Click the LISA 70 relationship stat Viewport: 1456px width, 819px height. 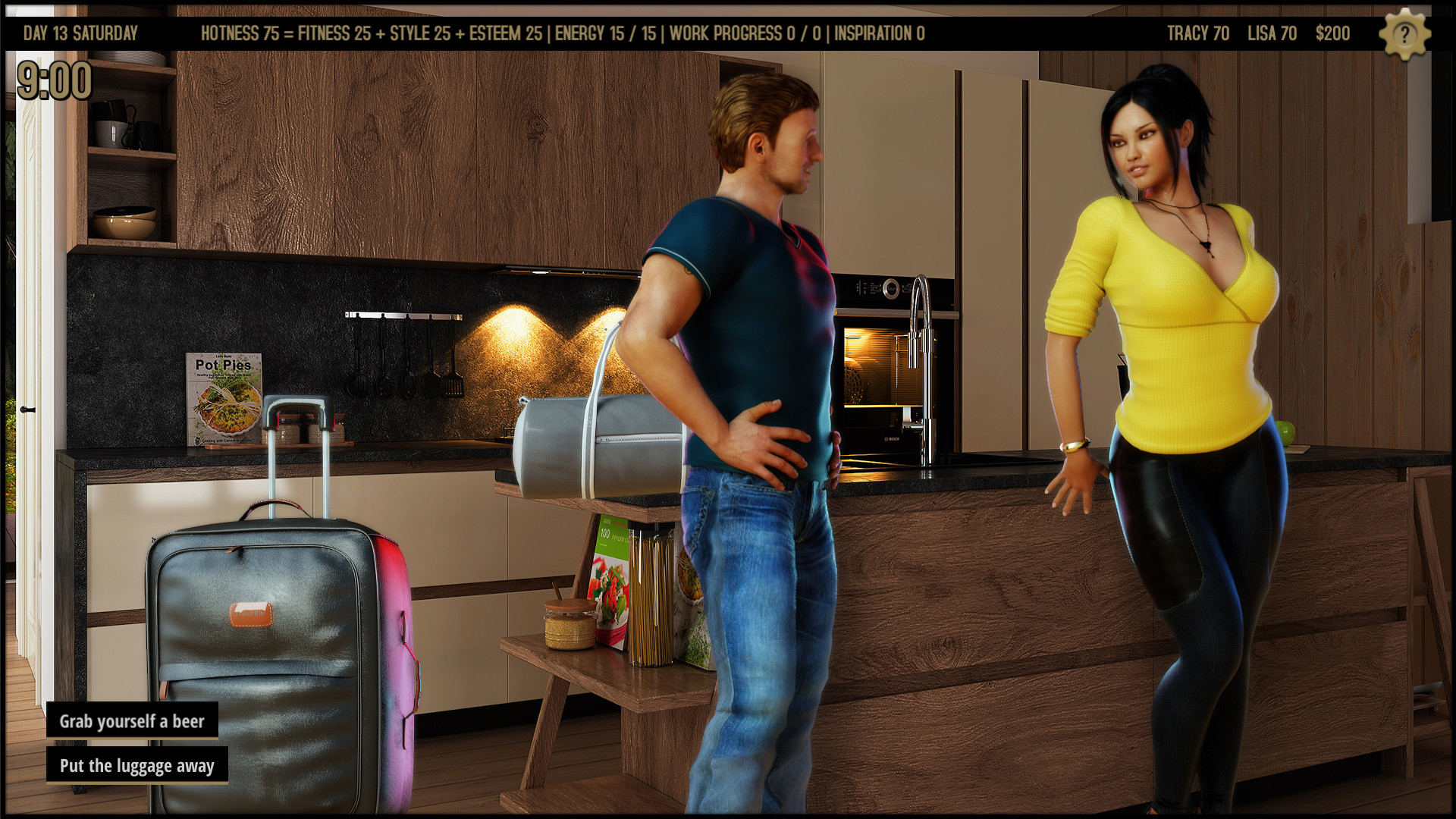[x=1271, y=33]
